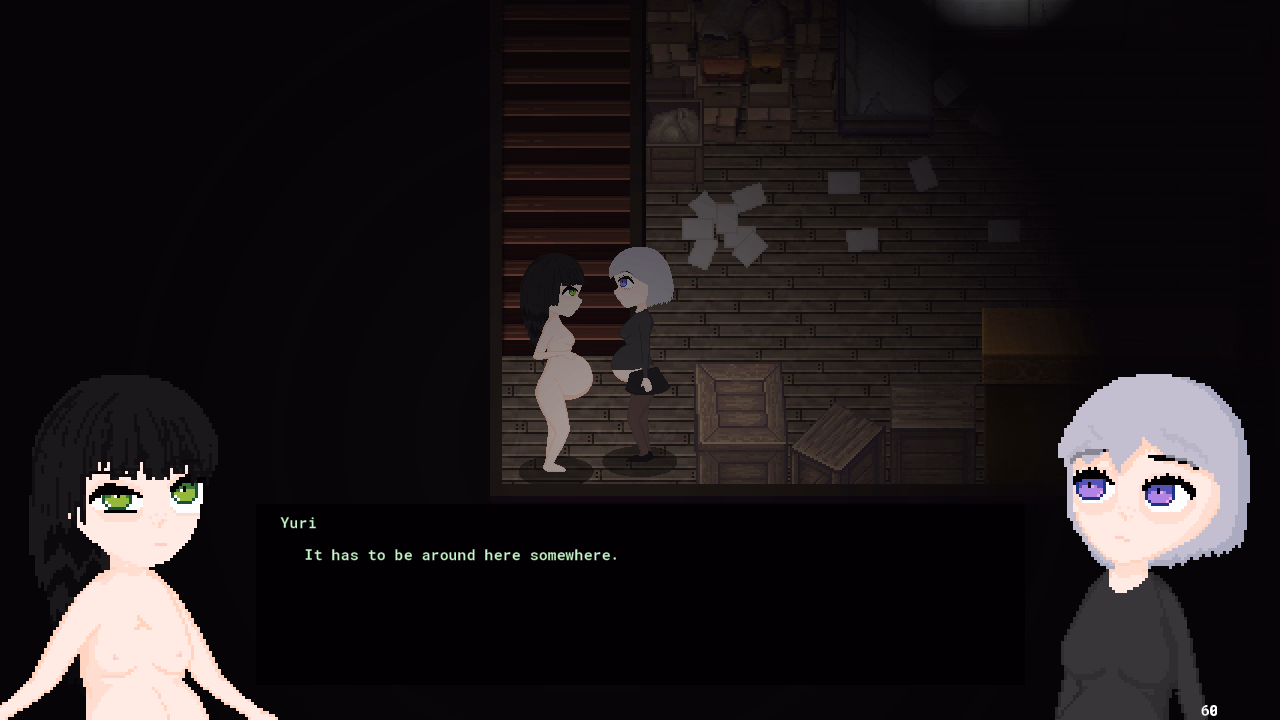The height and width of the screenshot is (720, 1280).
Task: Click Yuri's name in the dialogue box
Action: click(299, 523)
